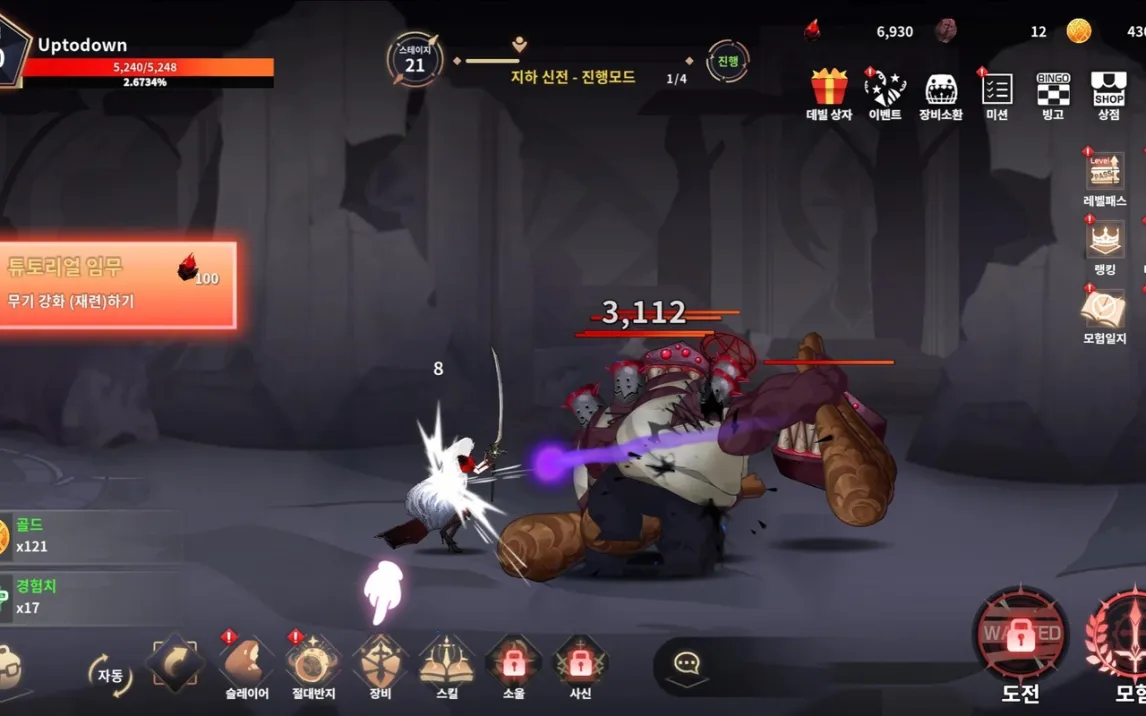Image resolution: width=1146 pixels, height=716 pixels.
Task: Open the 이벤트 events menu
Action: point(884,90)
